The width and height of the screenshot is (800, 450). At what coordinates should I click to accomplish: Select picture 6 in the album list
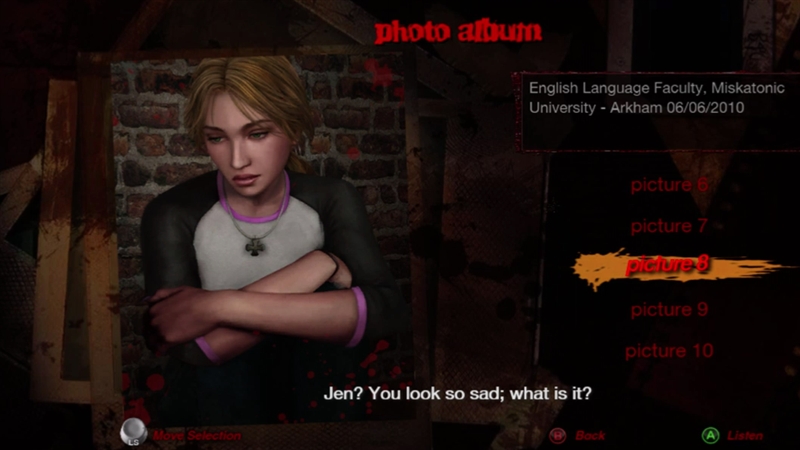click(x=668, y=185)
